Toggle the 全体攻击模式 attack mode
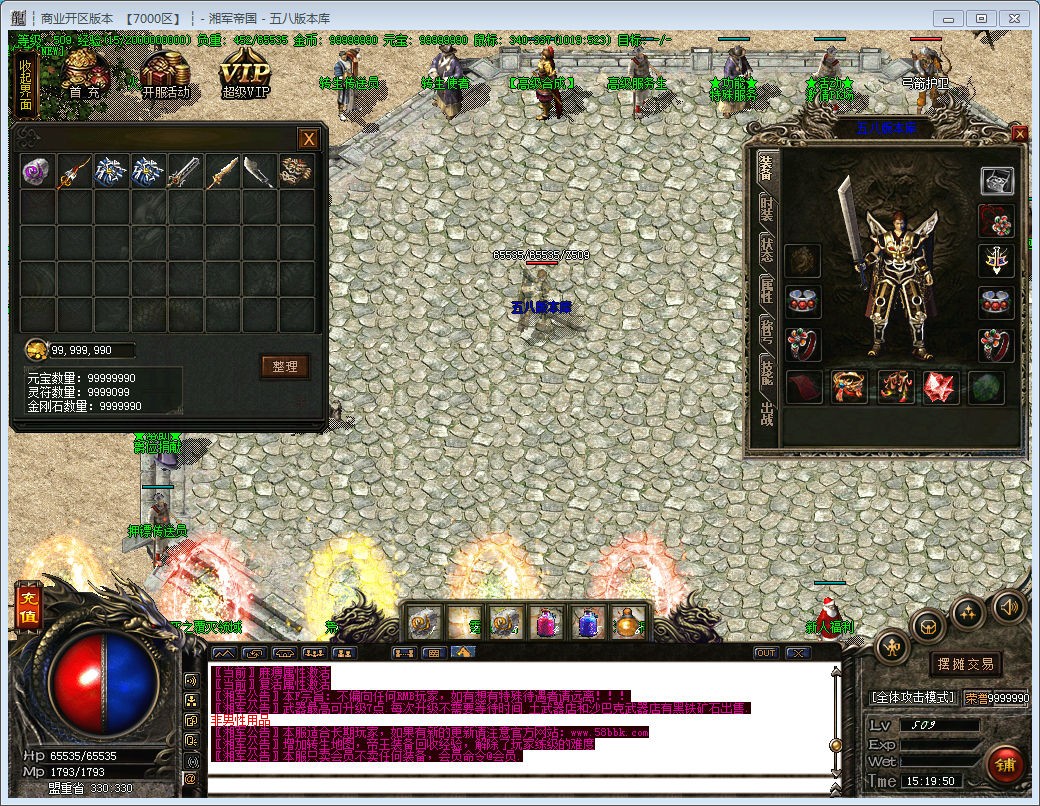The width and height of the screenshot is (1040, 806). (x=914, y=697)
